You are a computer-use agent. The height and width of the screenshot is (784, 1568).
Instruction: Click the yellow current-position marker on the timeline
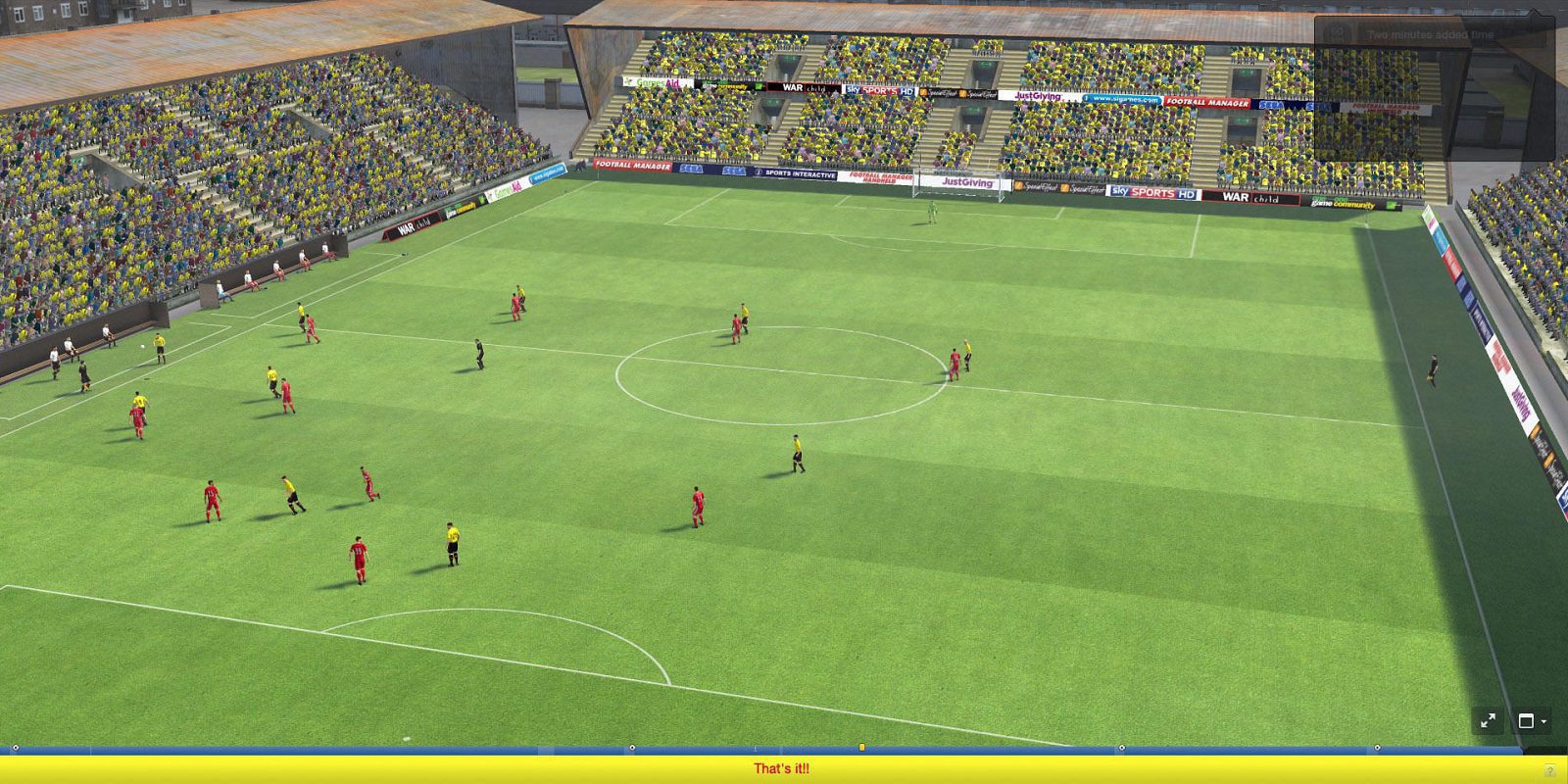[860, 746]
